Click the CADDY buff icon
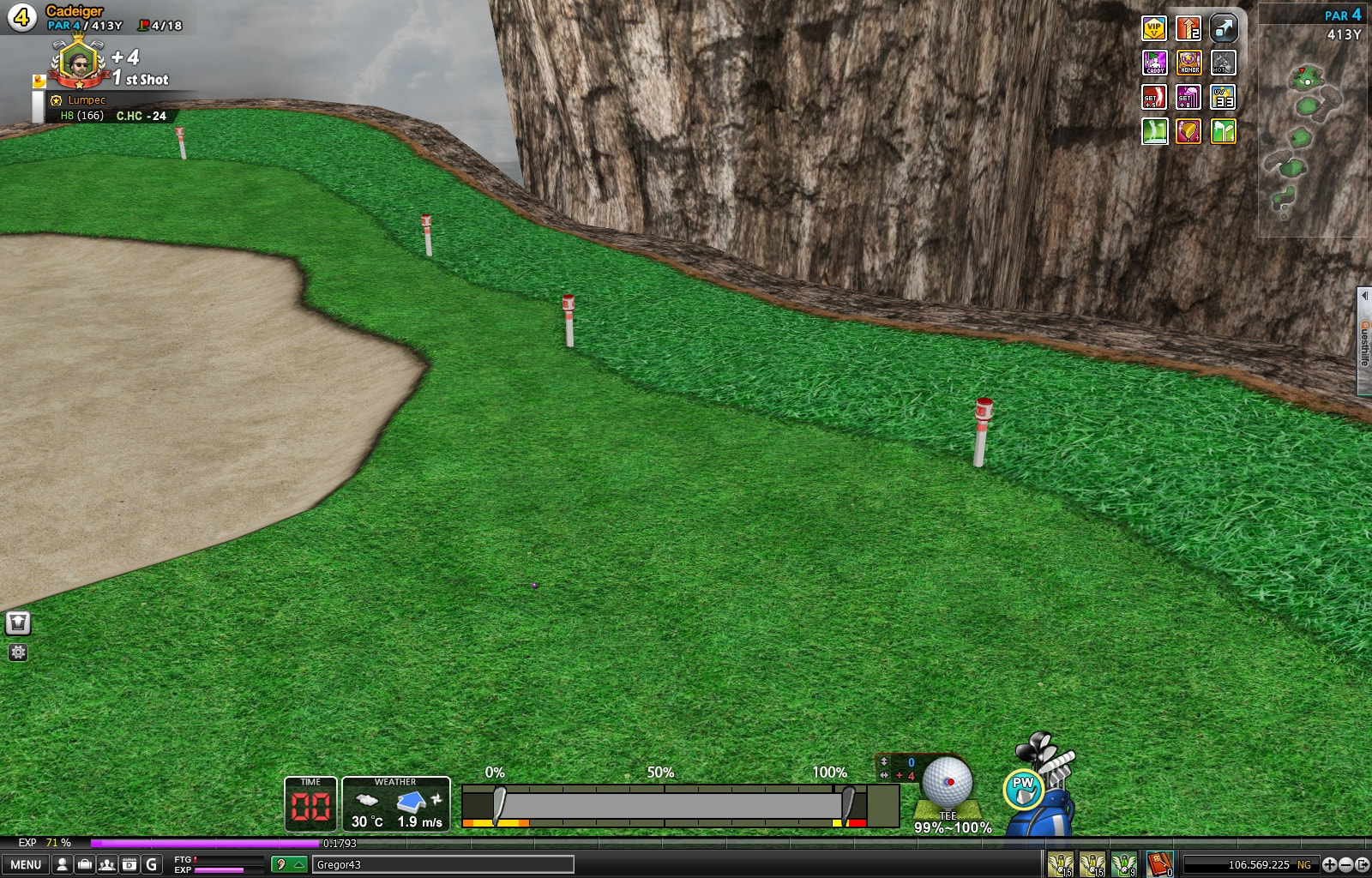Image resolution: width=1372 pixels, height=878 pixels. pyautogui.click(x=1154, y=63)
